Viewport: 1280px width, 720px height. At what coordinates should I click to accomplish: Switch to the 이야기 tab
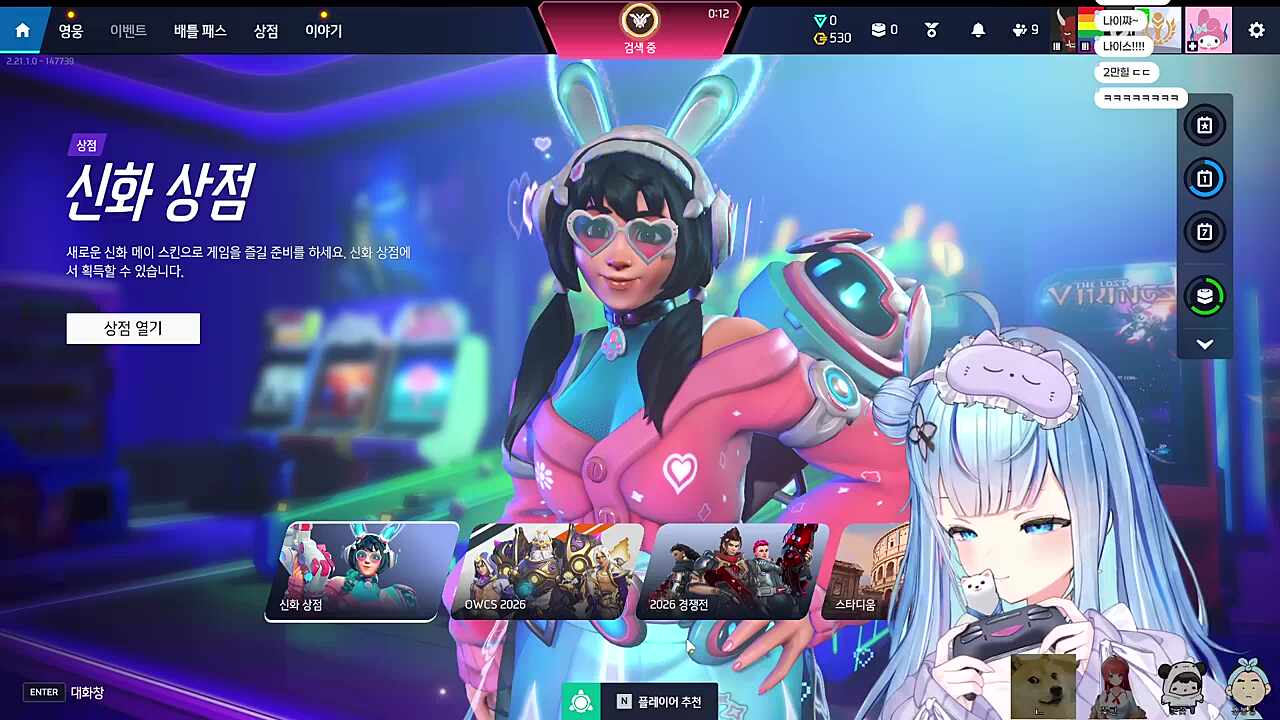coord(323,31)
